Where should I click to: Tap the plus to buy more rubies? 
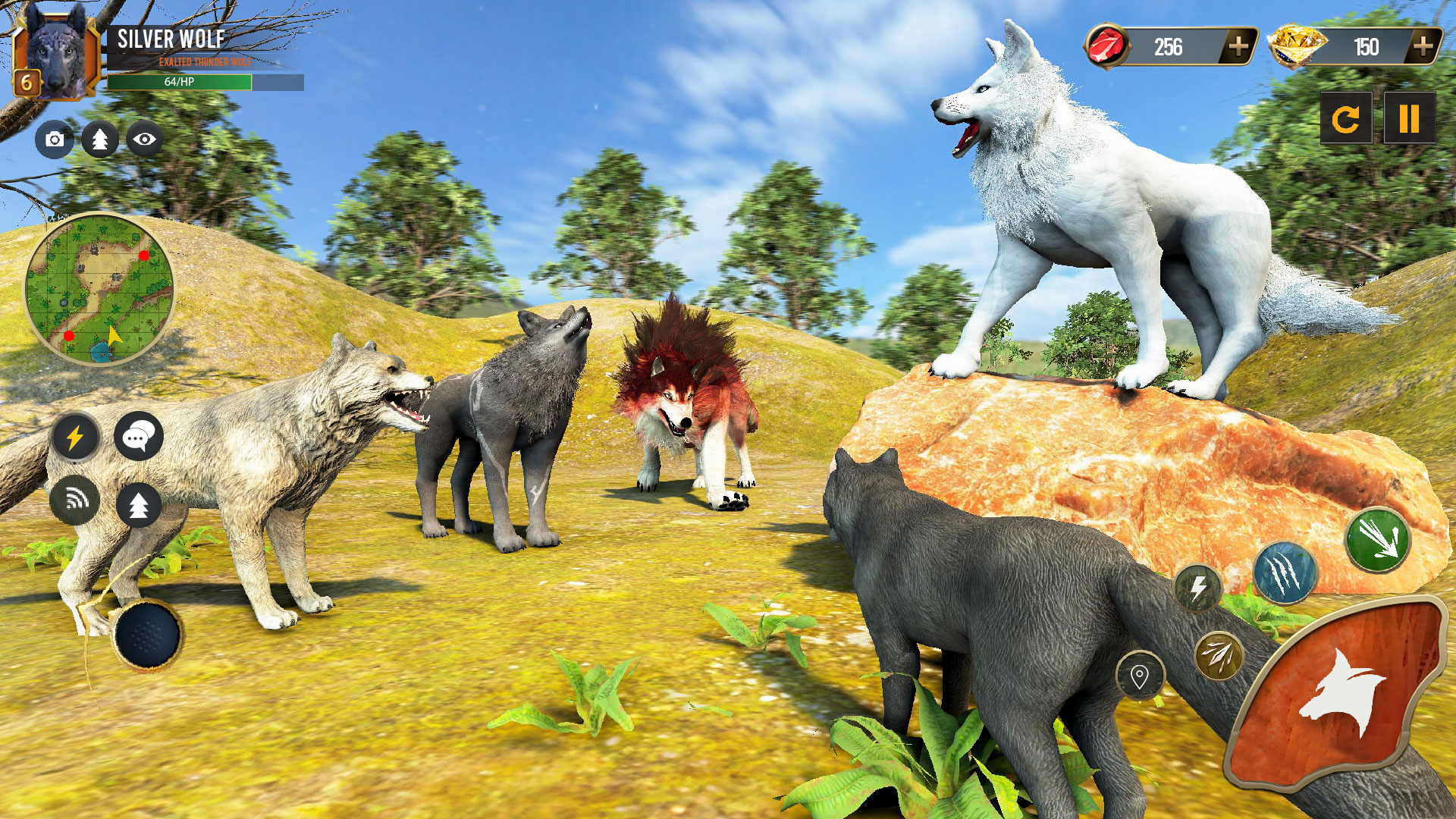1239,48
